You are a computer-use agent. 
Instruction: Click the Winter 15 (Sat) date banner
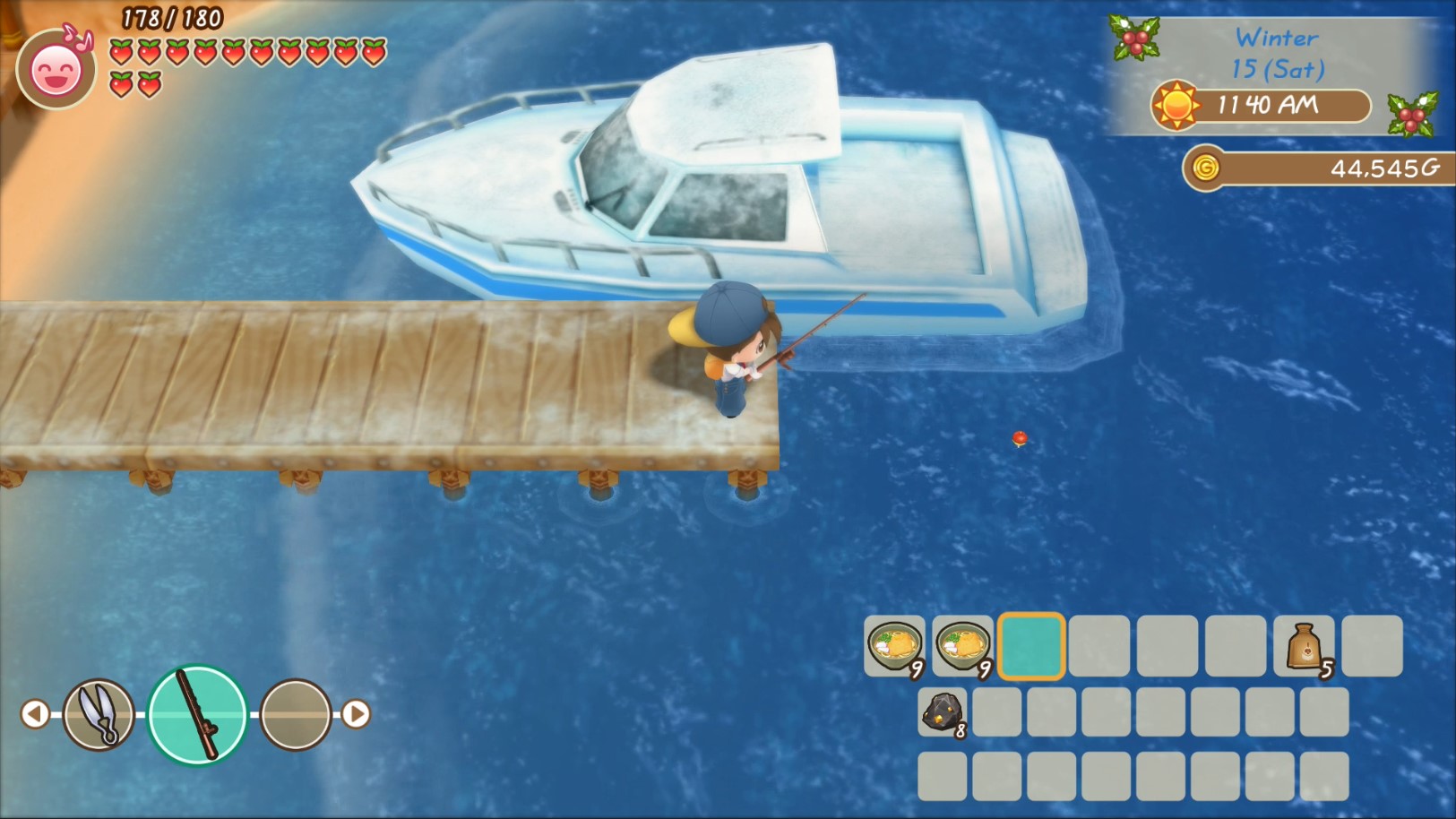click(x=1277, y=49)
